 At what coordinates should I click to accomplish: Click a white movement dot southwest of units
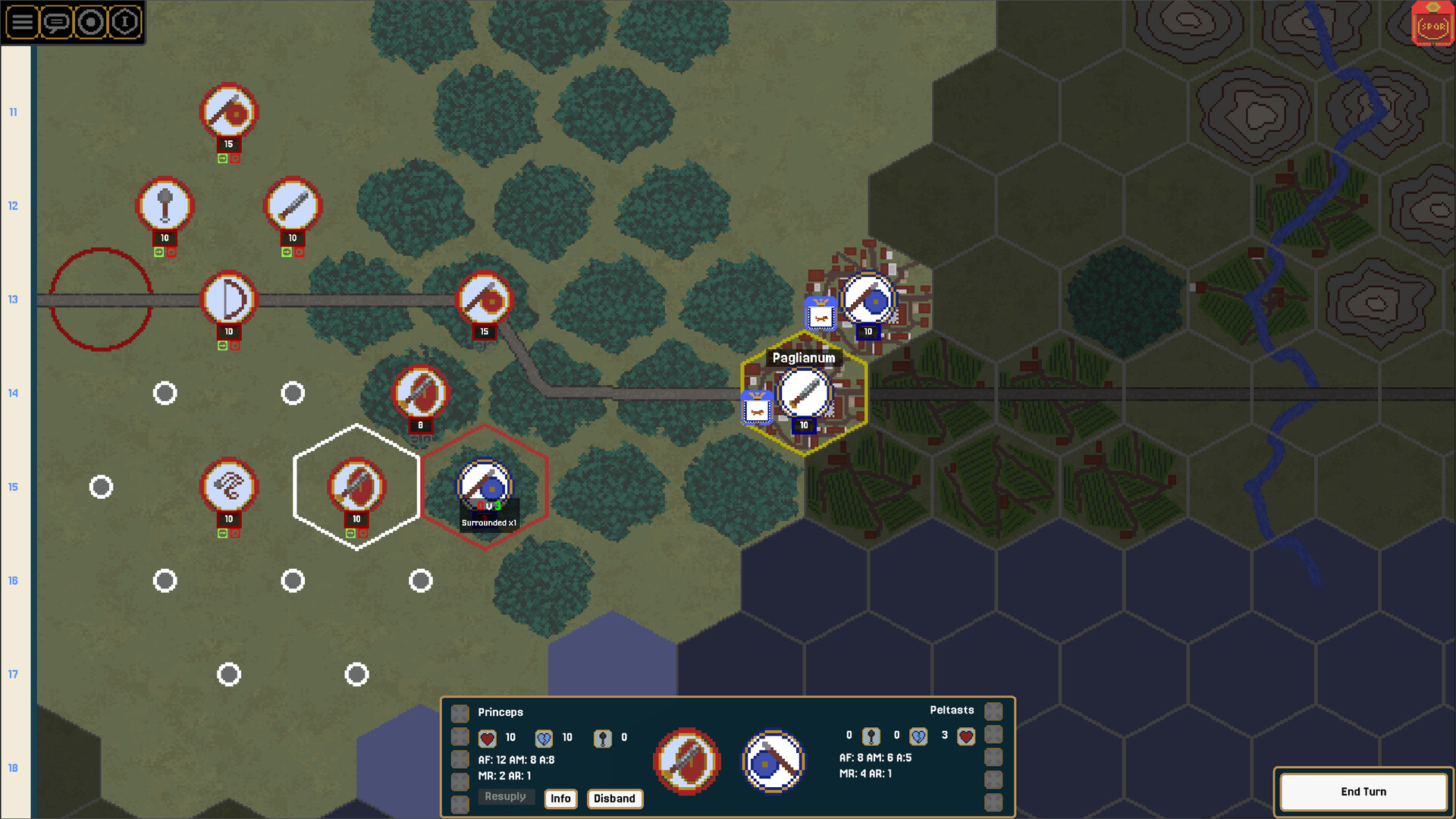point(165,581)
